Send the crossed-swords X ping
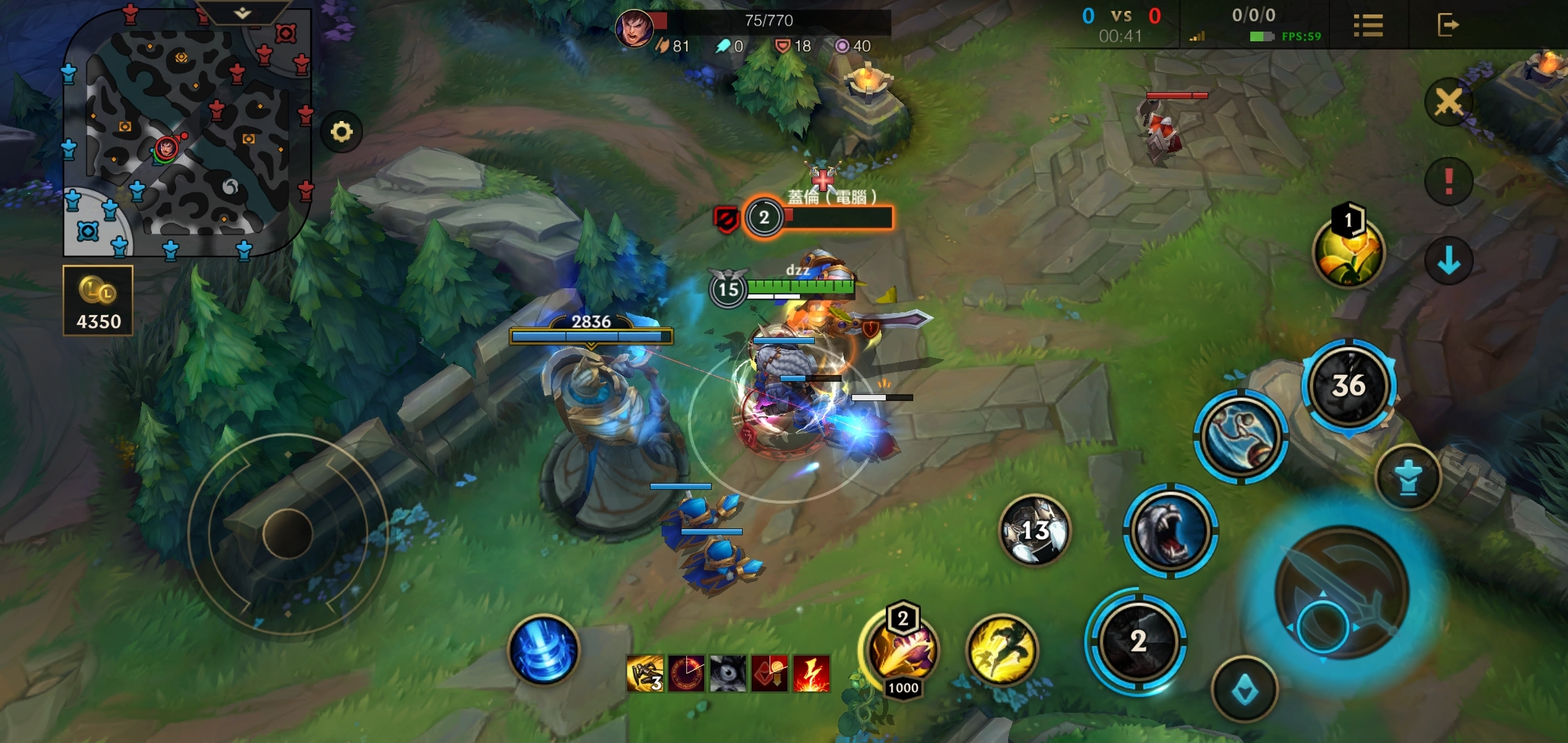The height and width of the screenshot is (743, 1568). (1448, 103)
